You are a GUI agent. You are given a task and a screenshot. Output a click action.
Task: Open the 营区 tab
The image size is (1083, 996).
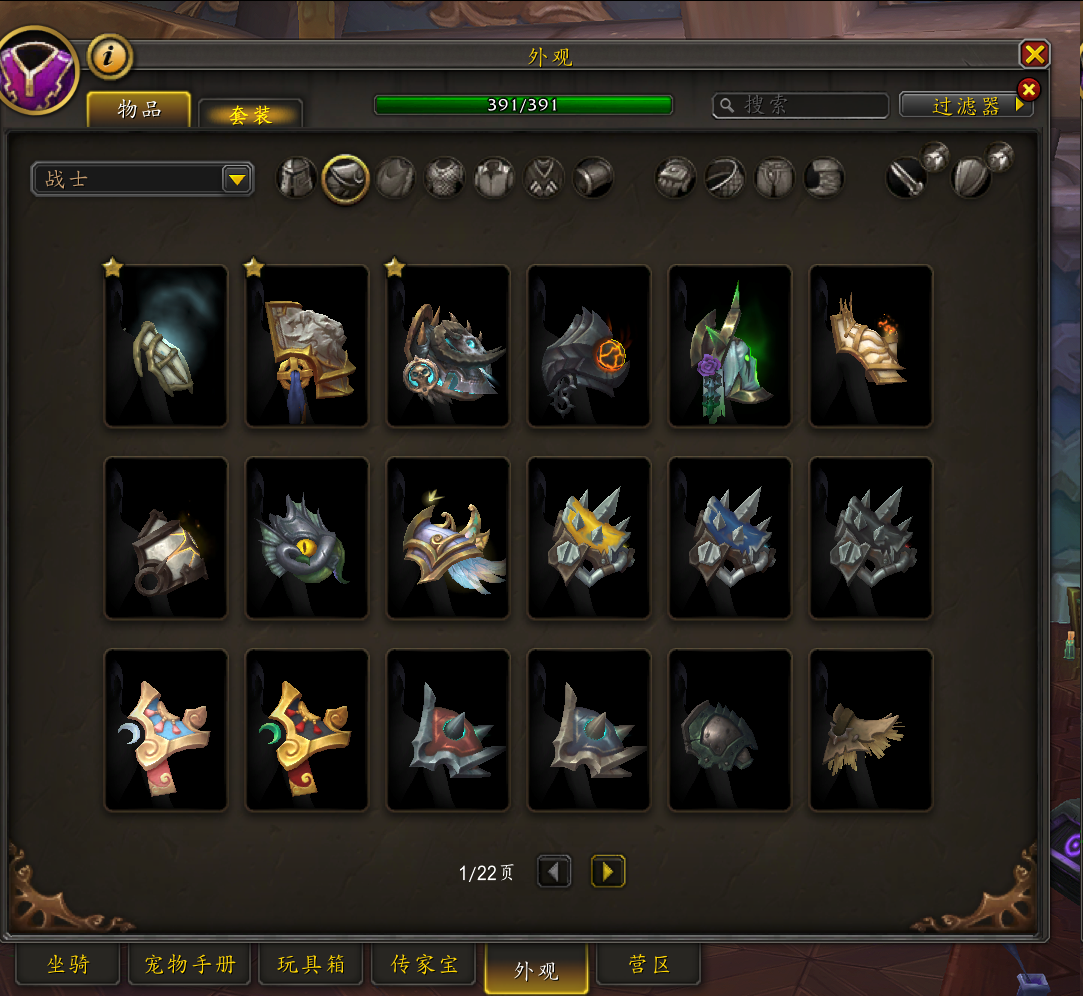pyautogui.click(x=648, y=965)
